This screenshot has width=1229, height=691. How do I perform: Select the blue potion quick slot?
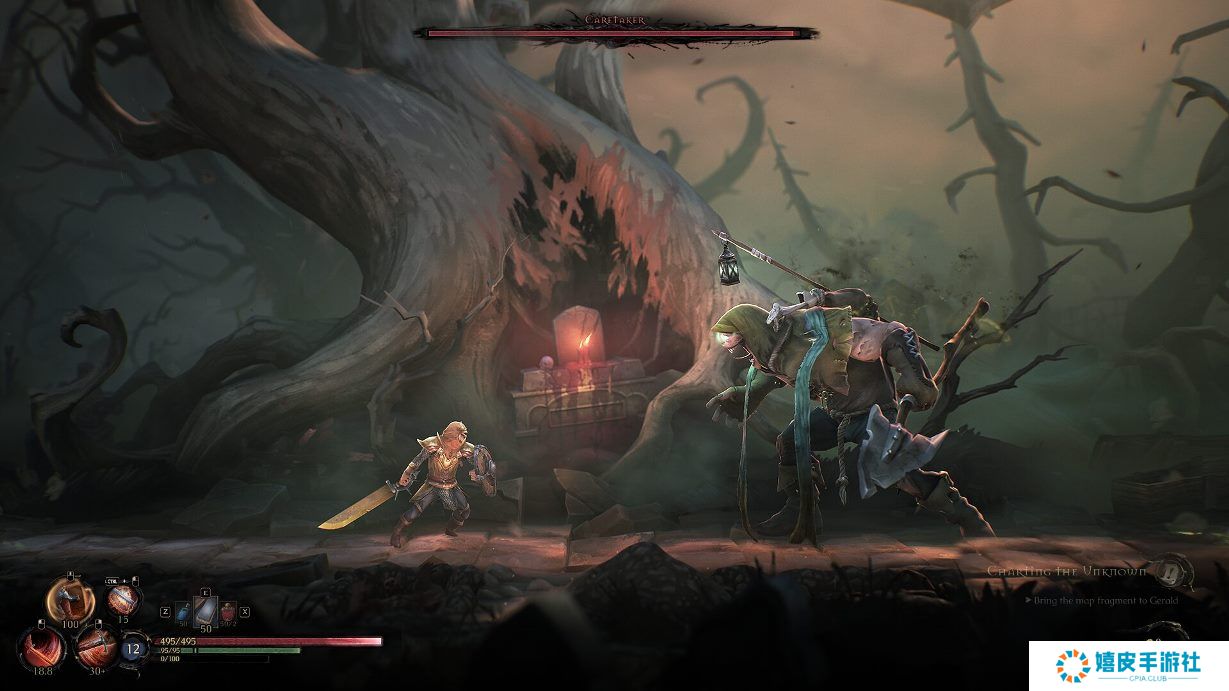coord(184,610)
